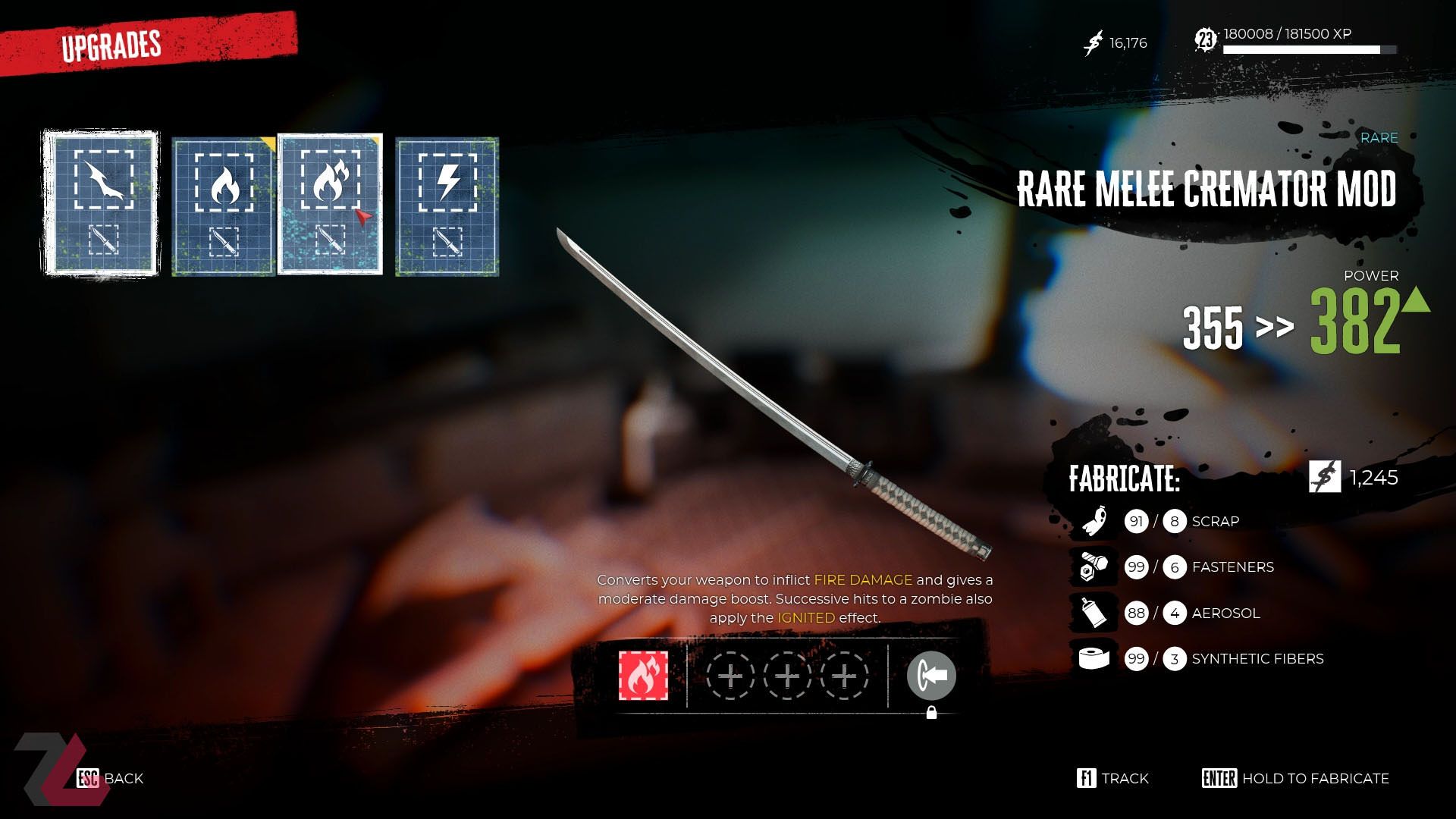
Task: Select the slashing blade mod blueprint card
Action: coord(101,203)
